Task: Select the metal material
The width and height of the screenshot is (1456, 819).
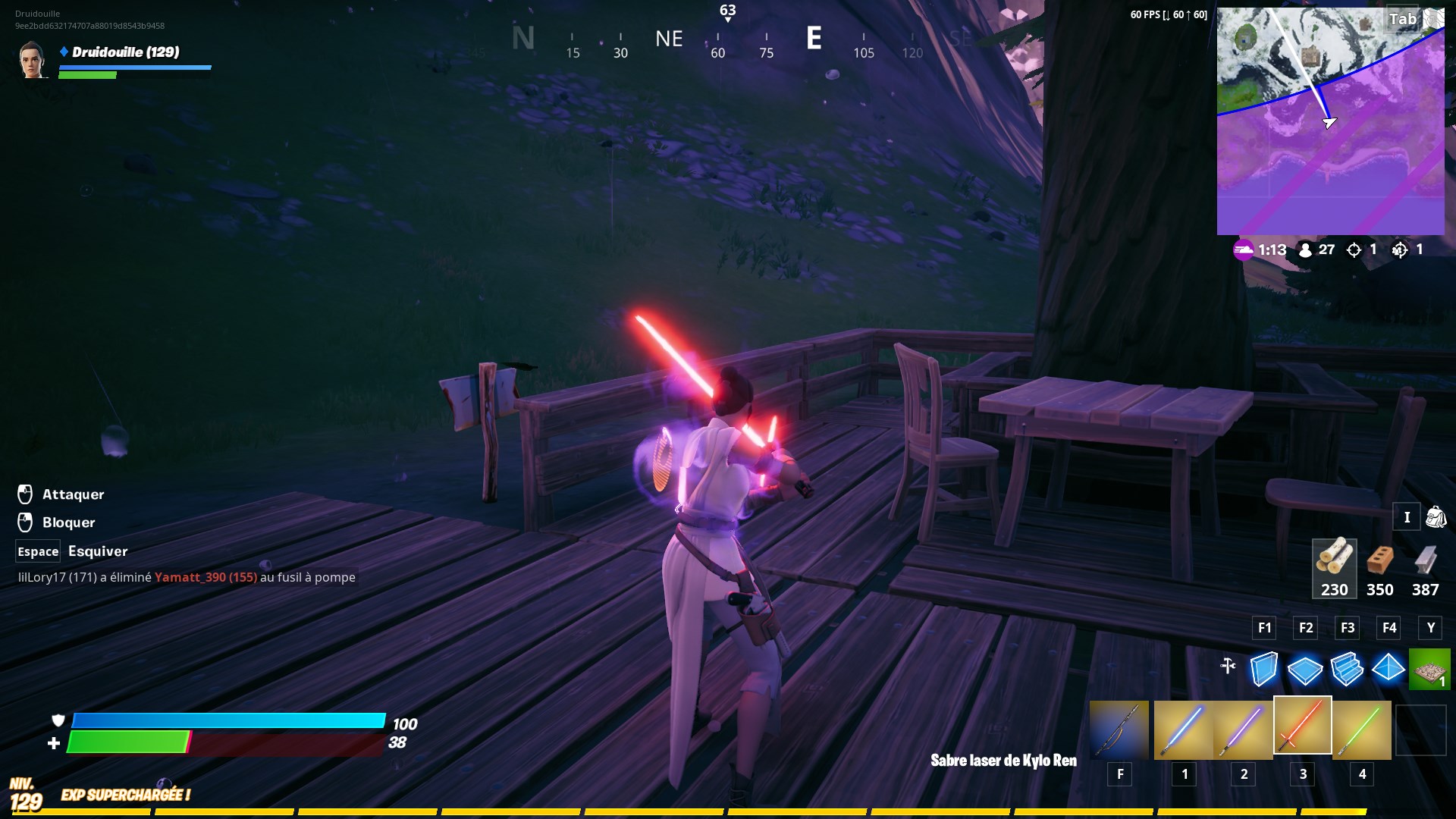Action: (x=1425, y=568)
